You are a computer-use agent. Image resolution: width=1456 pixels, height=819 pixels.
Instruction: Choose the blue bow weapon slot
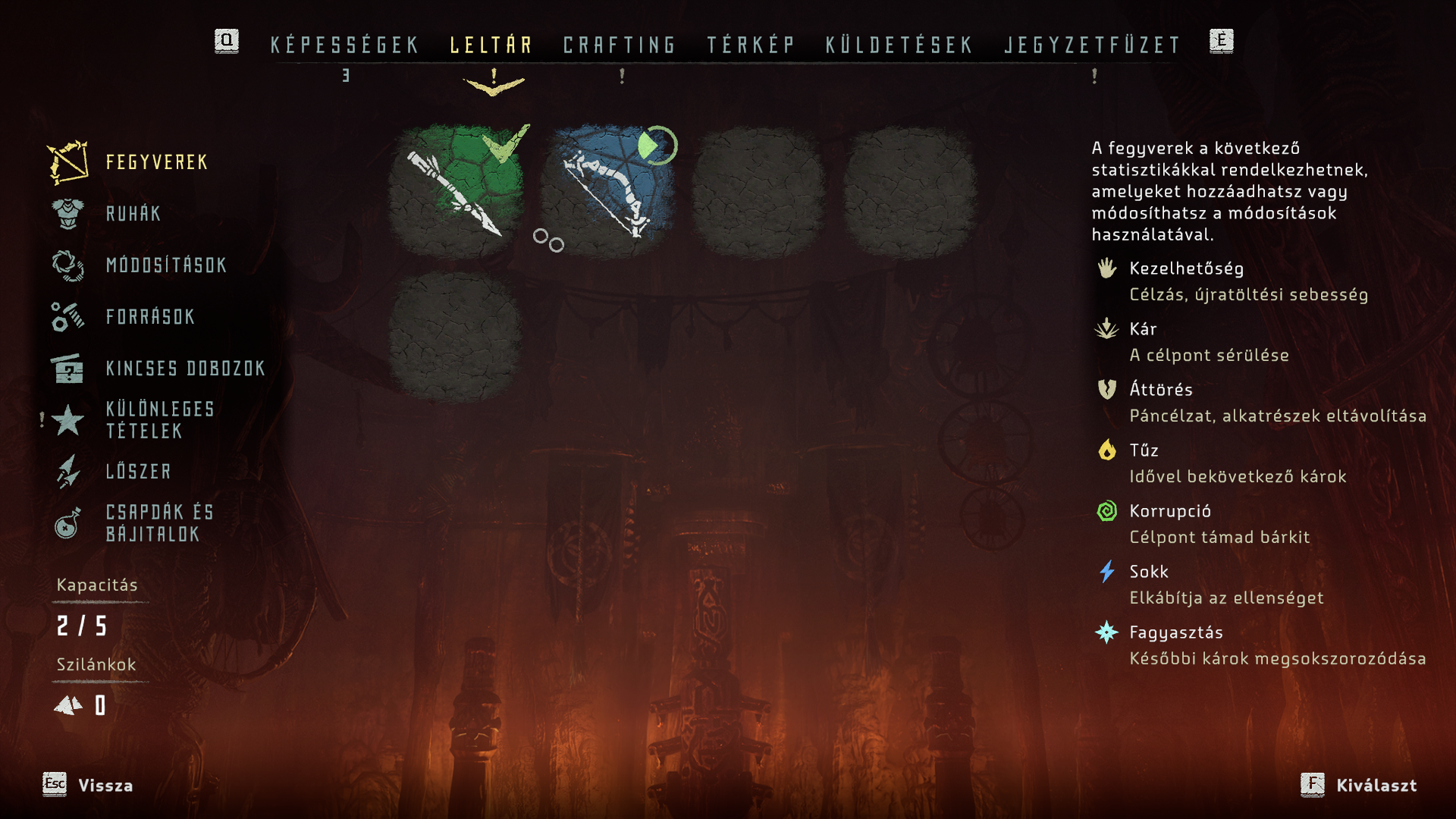607,190
